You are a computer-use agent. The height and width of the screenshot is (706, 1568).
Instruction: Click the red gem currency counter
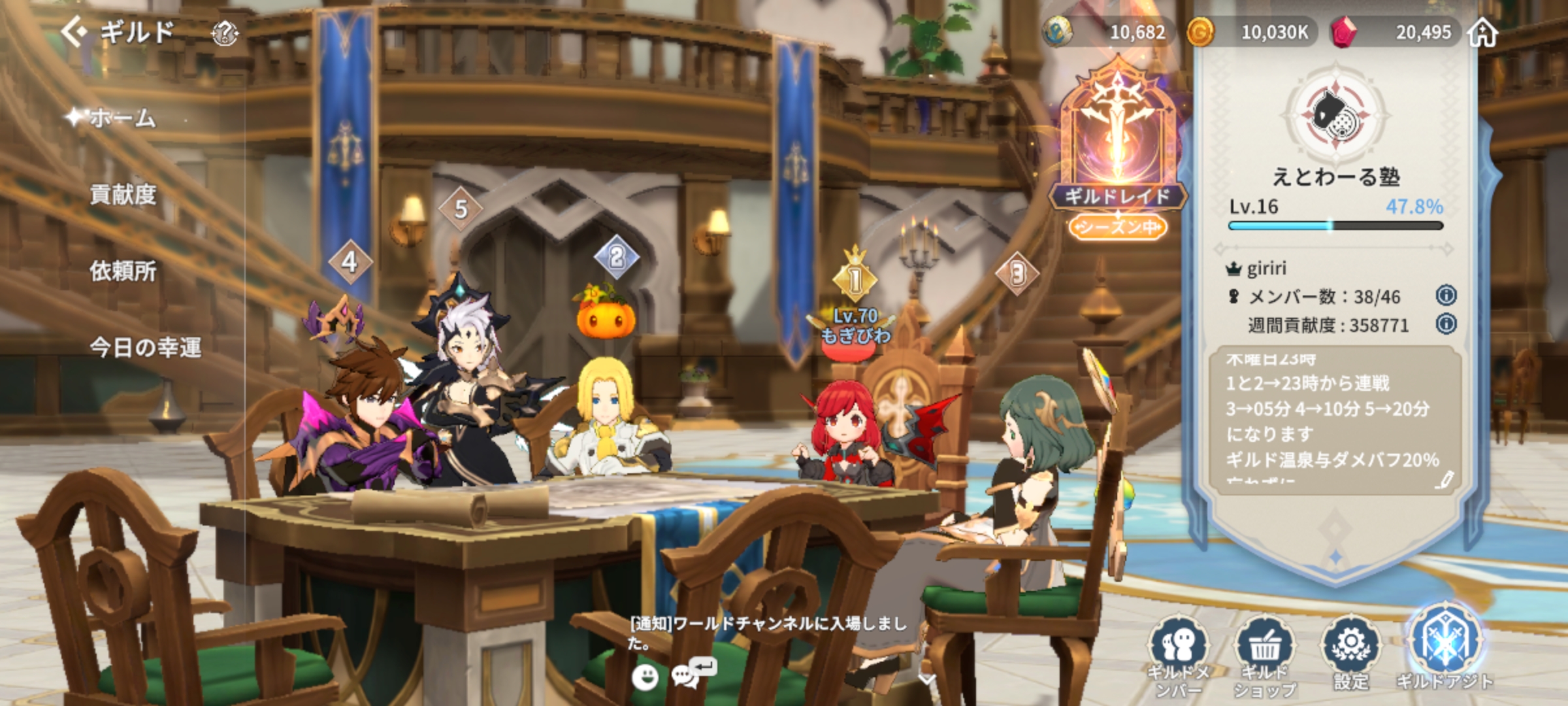[1392, 32]
